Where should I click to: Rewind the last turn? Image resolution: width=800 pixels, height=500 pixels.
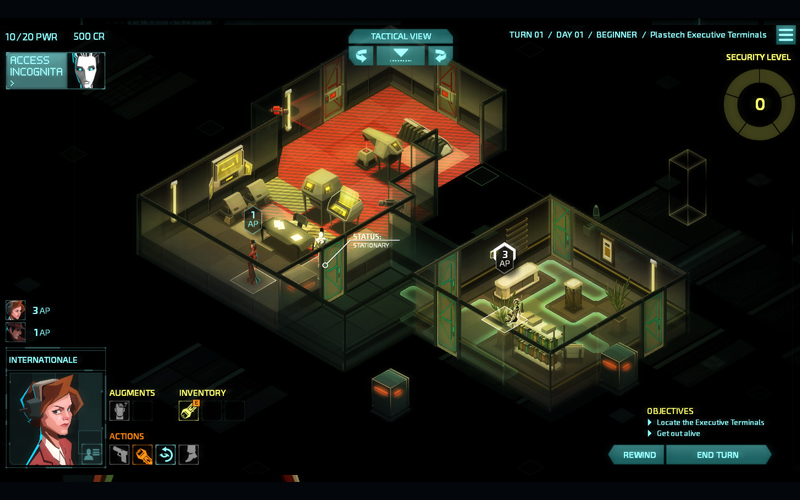point(638,455)
